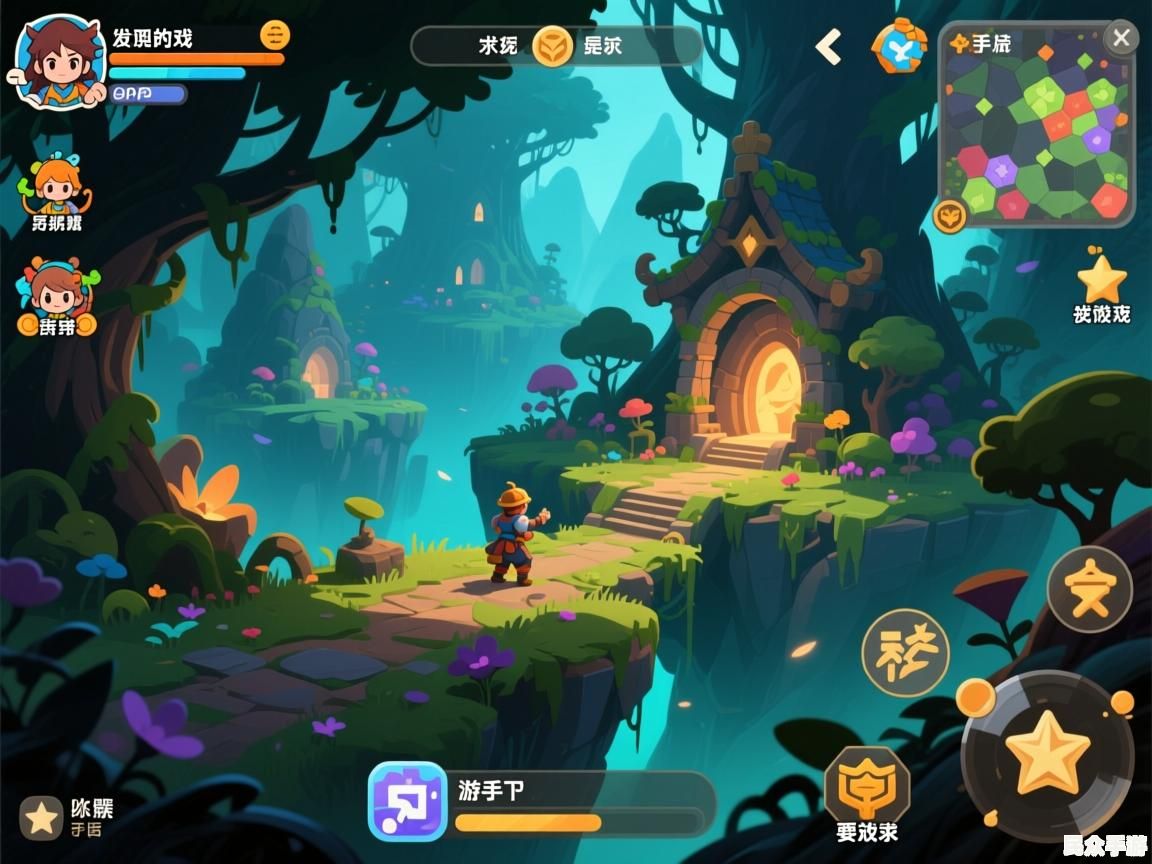Open the player avatar profile

click(56, 62)
